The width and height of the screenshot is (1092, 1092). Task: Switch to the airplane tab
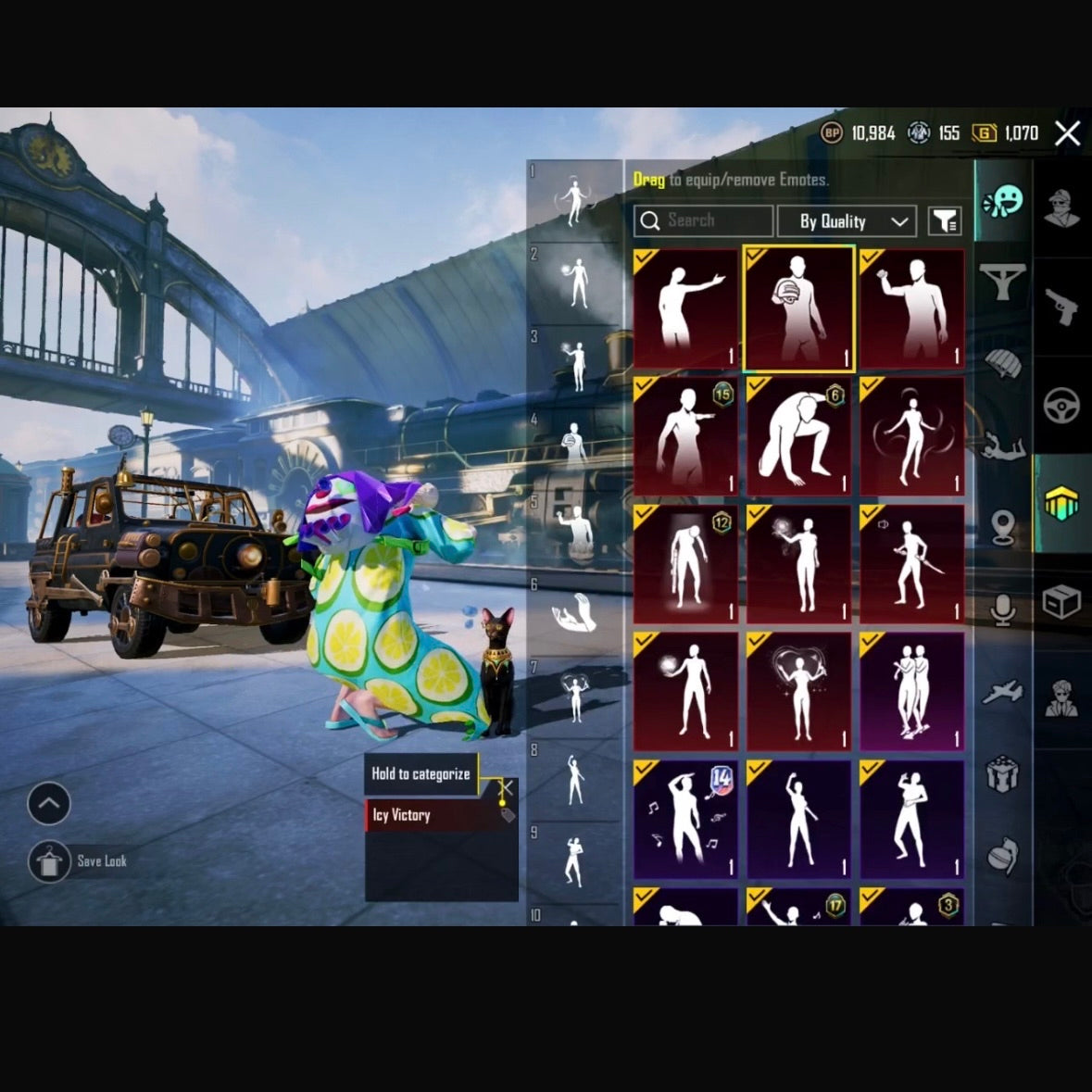point(1003,691)
